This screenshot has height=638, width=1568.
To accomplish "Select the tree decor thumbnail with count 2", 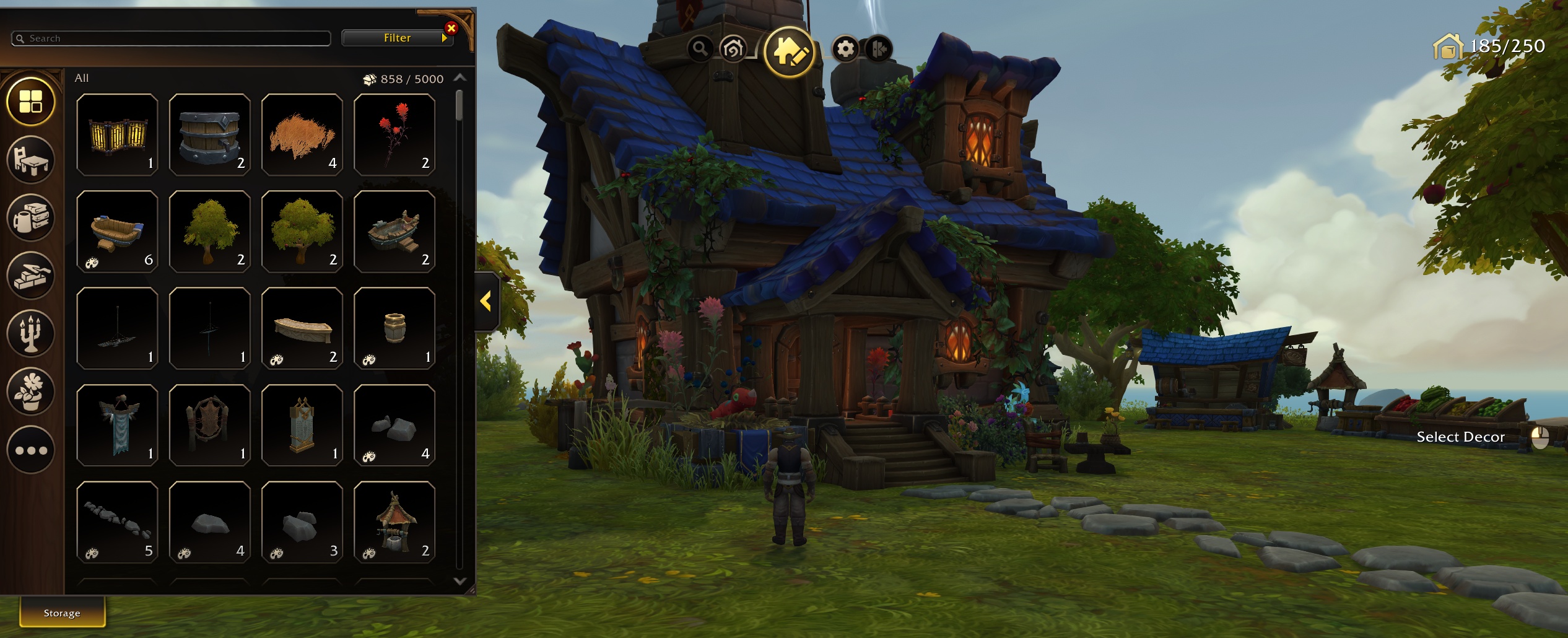I will coord(209,230).
